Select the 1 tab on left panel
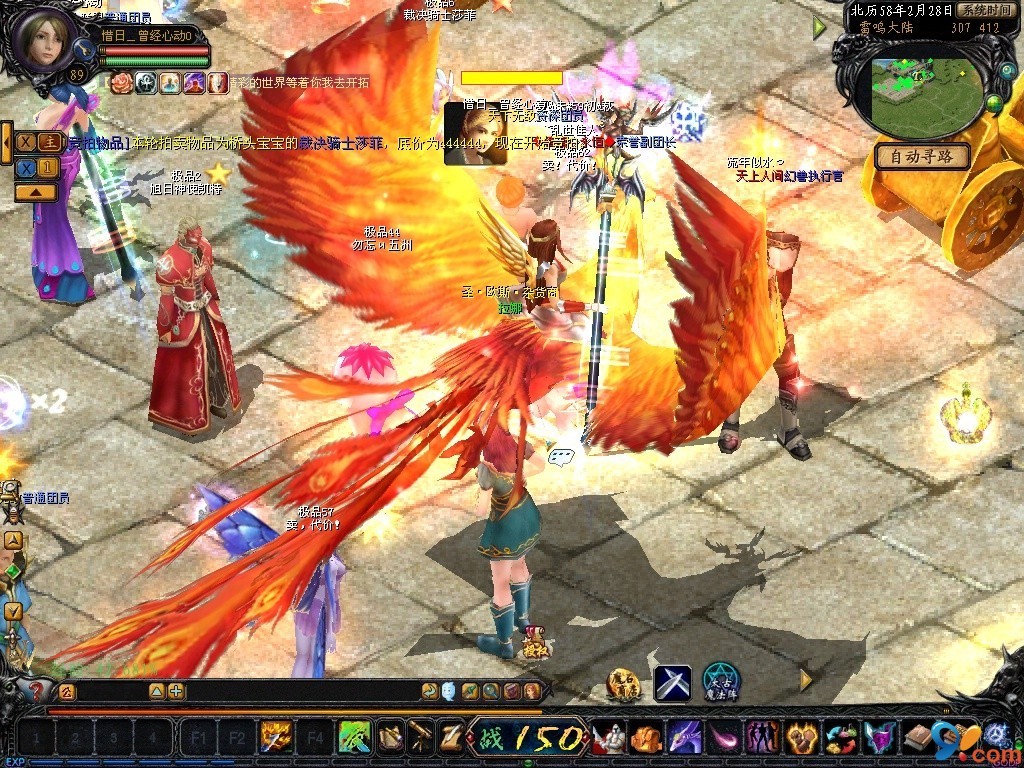 (x=47, y=167)
